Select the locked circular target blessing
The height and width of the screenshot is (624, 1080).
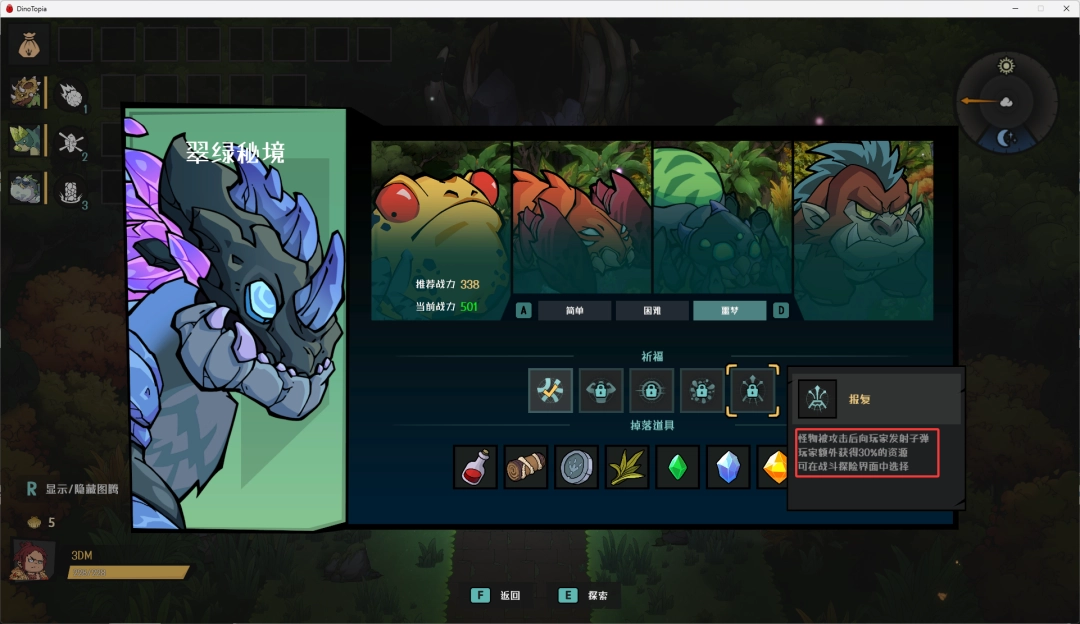pos(651,390)
